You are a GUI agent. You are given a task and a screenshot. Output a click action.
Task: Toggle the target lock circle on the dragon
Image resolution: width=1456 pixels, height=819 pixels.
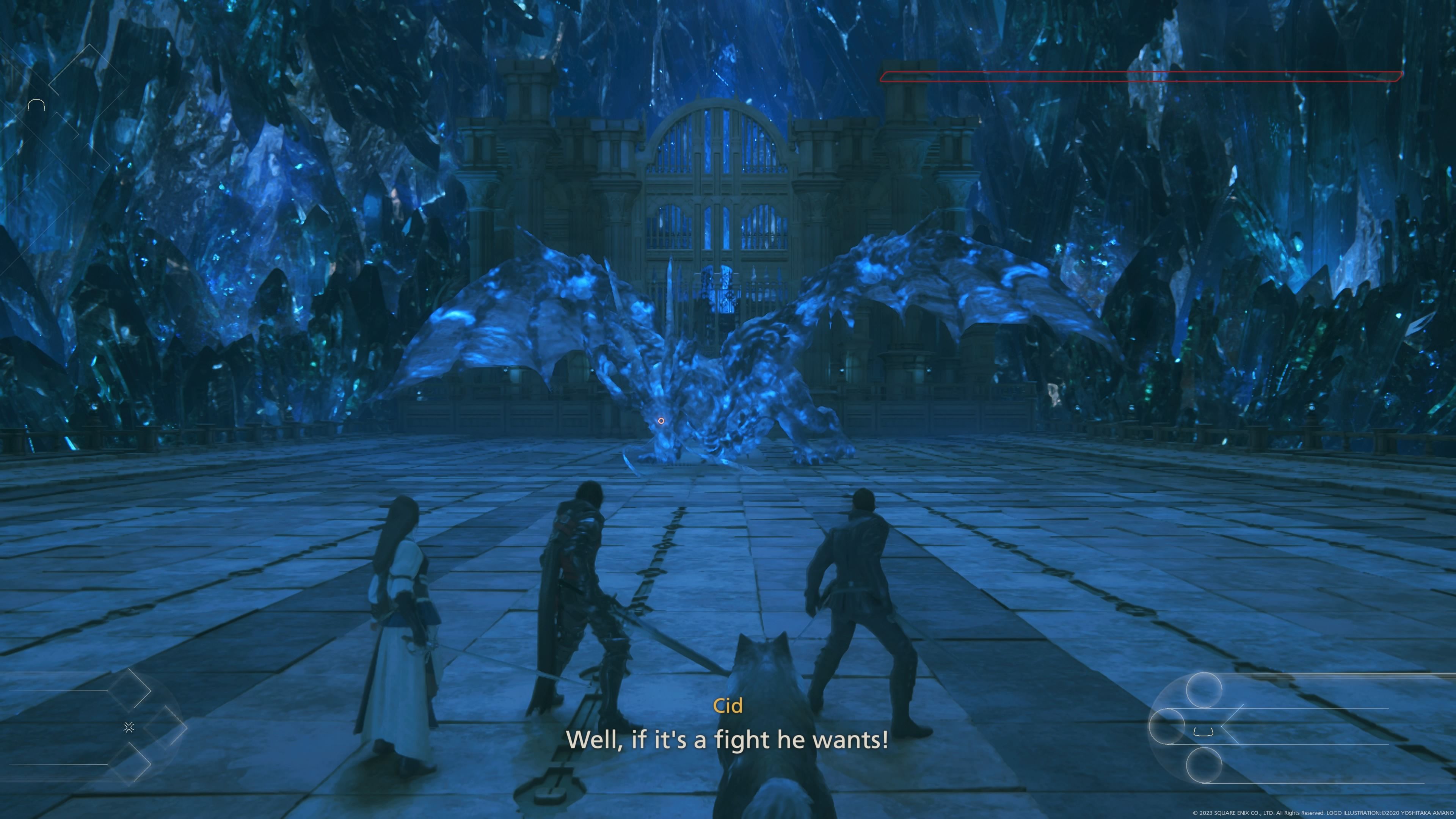[661, 421]
